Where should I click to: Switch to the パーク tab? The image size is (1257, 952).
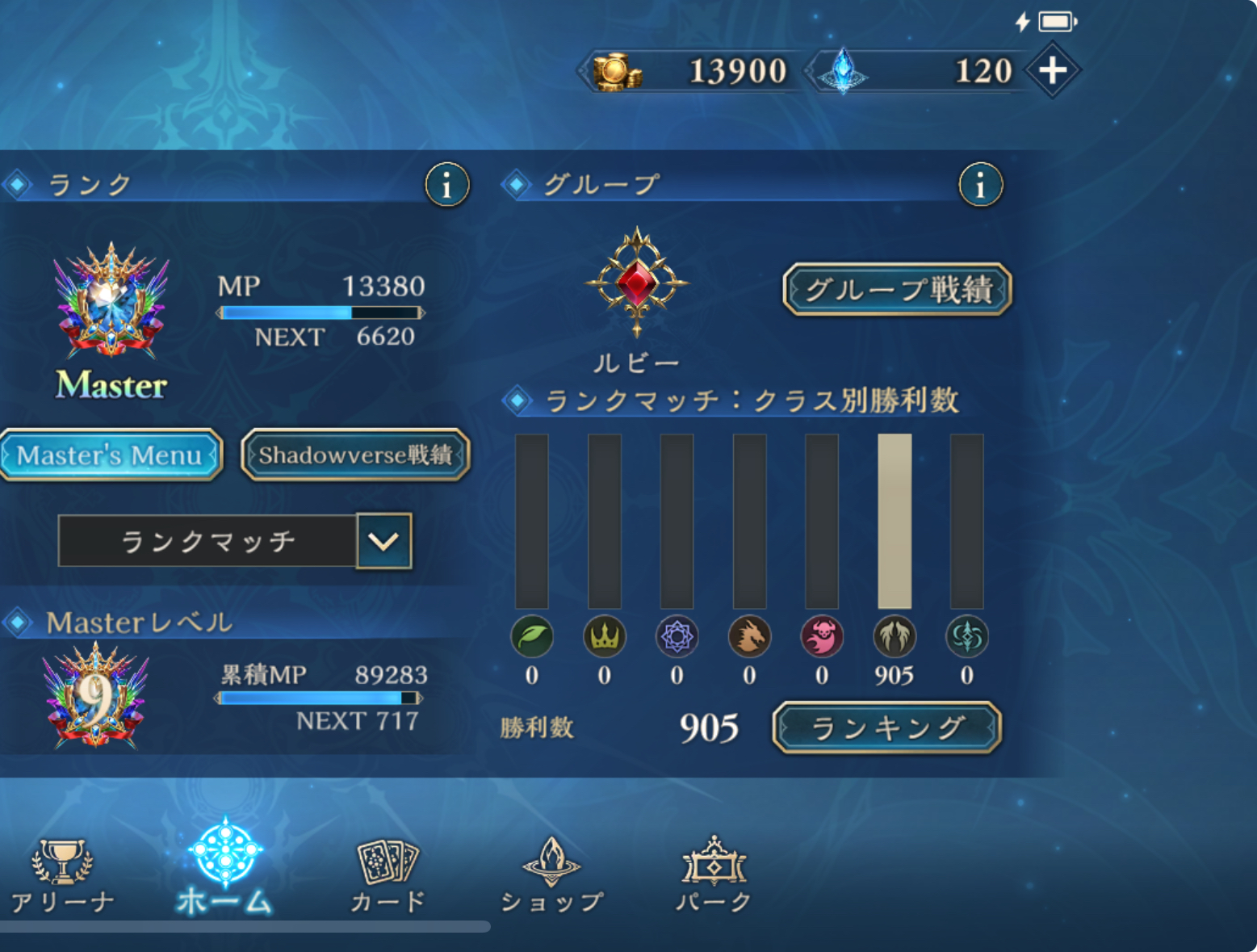[714, 876]
